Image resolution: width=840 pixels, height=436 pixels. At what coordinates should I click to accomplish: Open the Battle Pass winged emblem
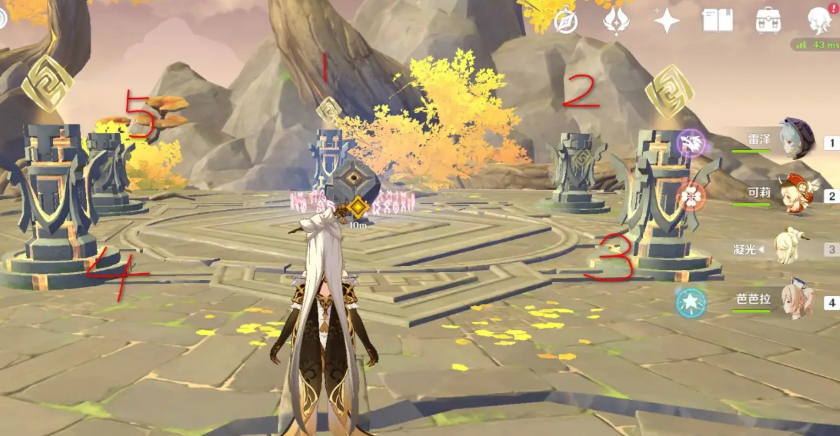pos(617,20)
